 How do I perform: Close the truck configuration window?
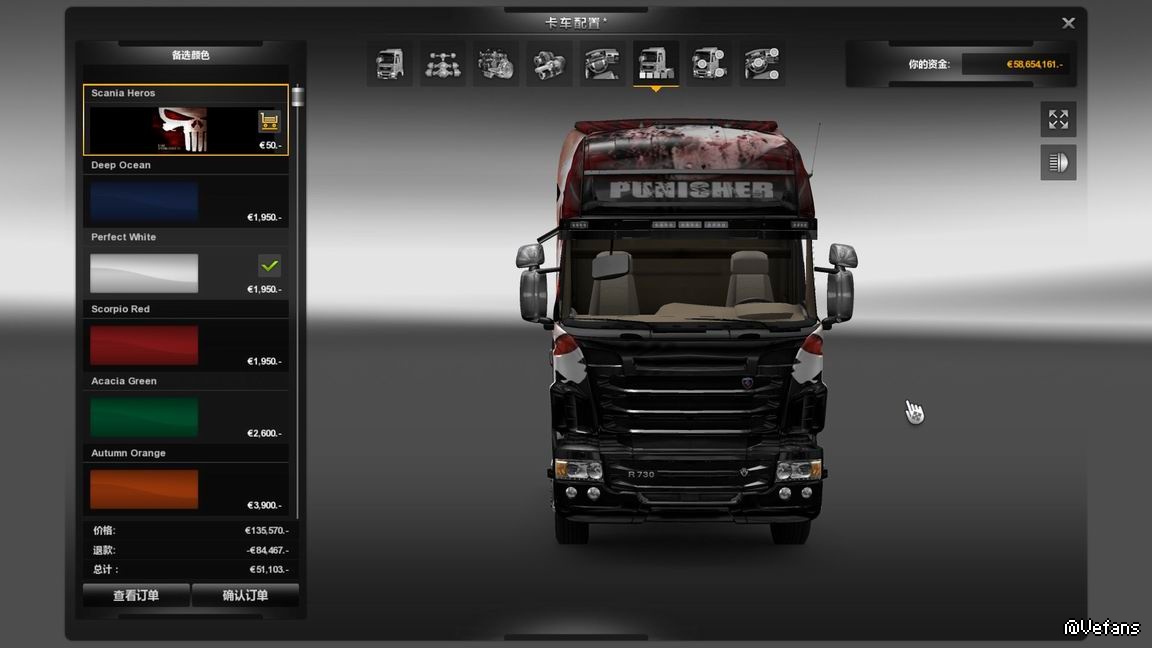point(1068,23)
